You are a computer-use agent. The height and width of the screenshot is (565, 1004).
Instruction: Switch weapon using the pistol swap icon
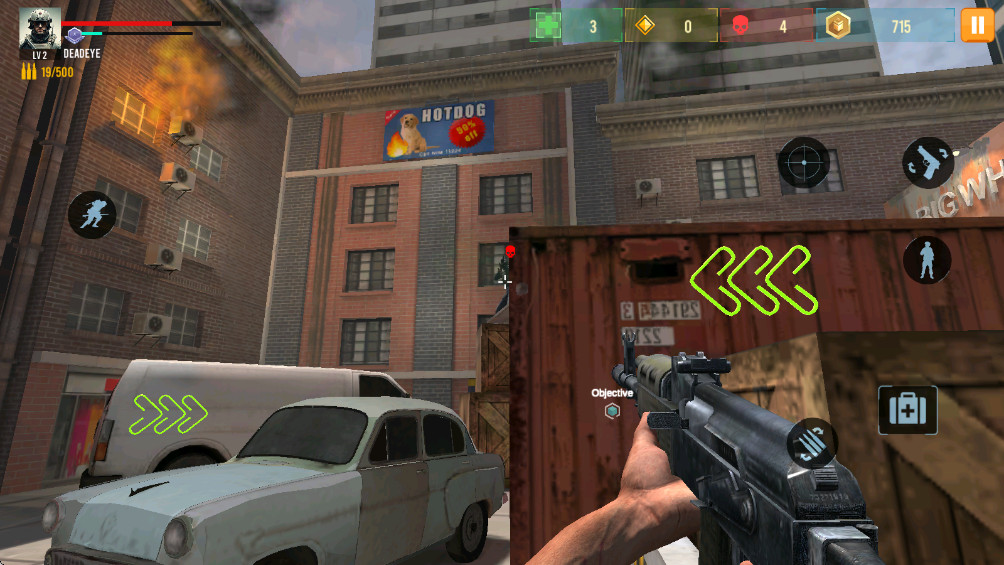click(928, 163)
